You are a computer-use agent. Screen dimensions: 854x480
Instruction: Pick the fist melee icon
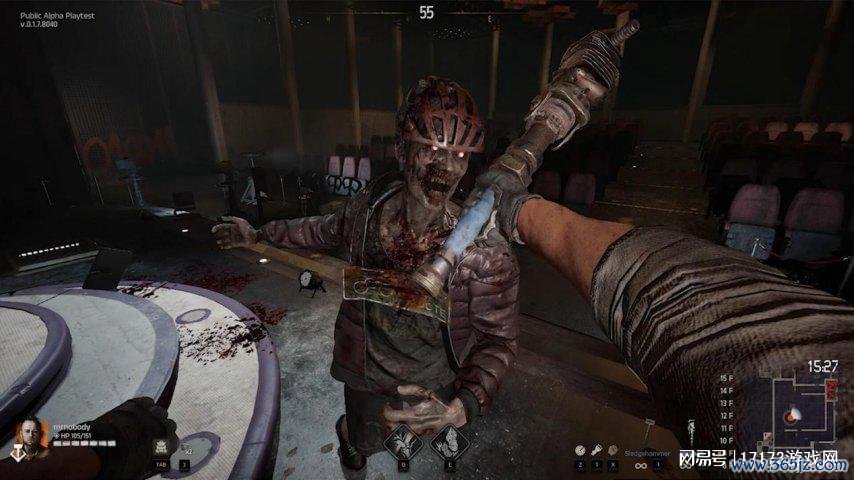point(613,450)
